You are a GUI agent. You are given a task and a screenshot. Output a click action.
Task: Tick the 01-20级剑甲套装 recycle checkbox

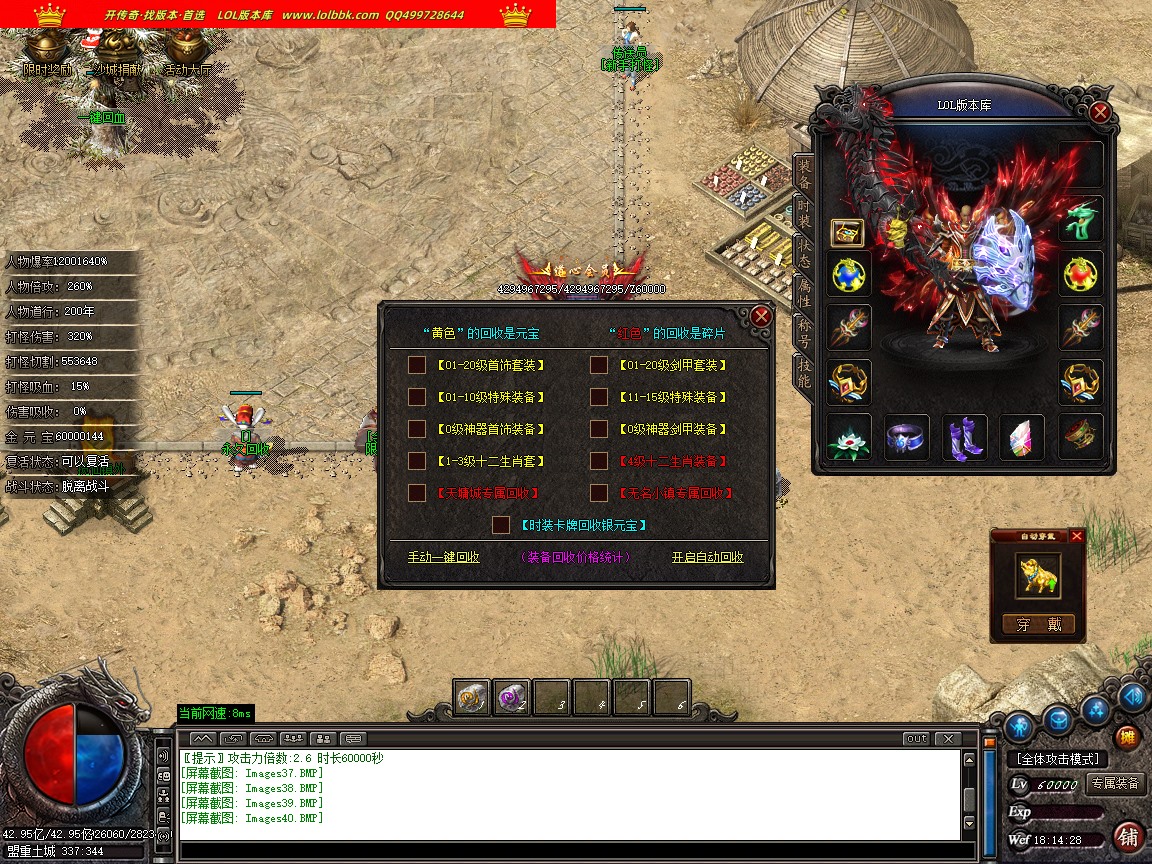click(x=599, y=365)
